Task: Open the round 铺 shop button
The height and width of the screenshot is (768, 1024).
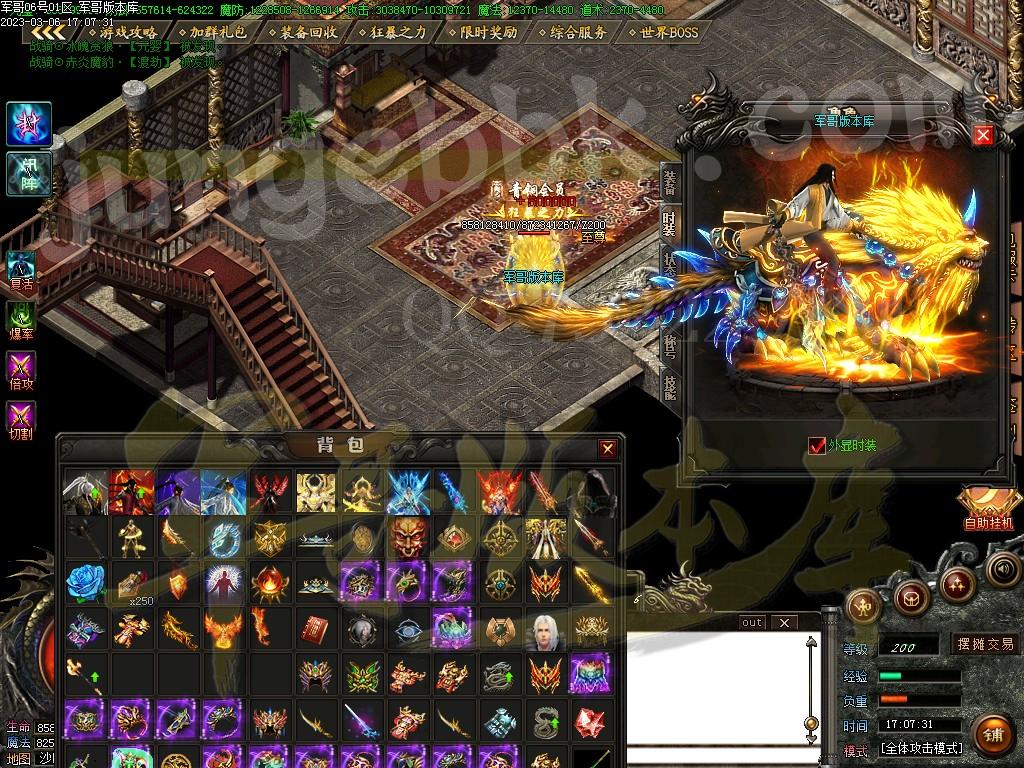Action: [991, 733]
